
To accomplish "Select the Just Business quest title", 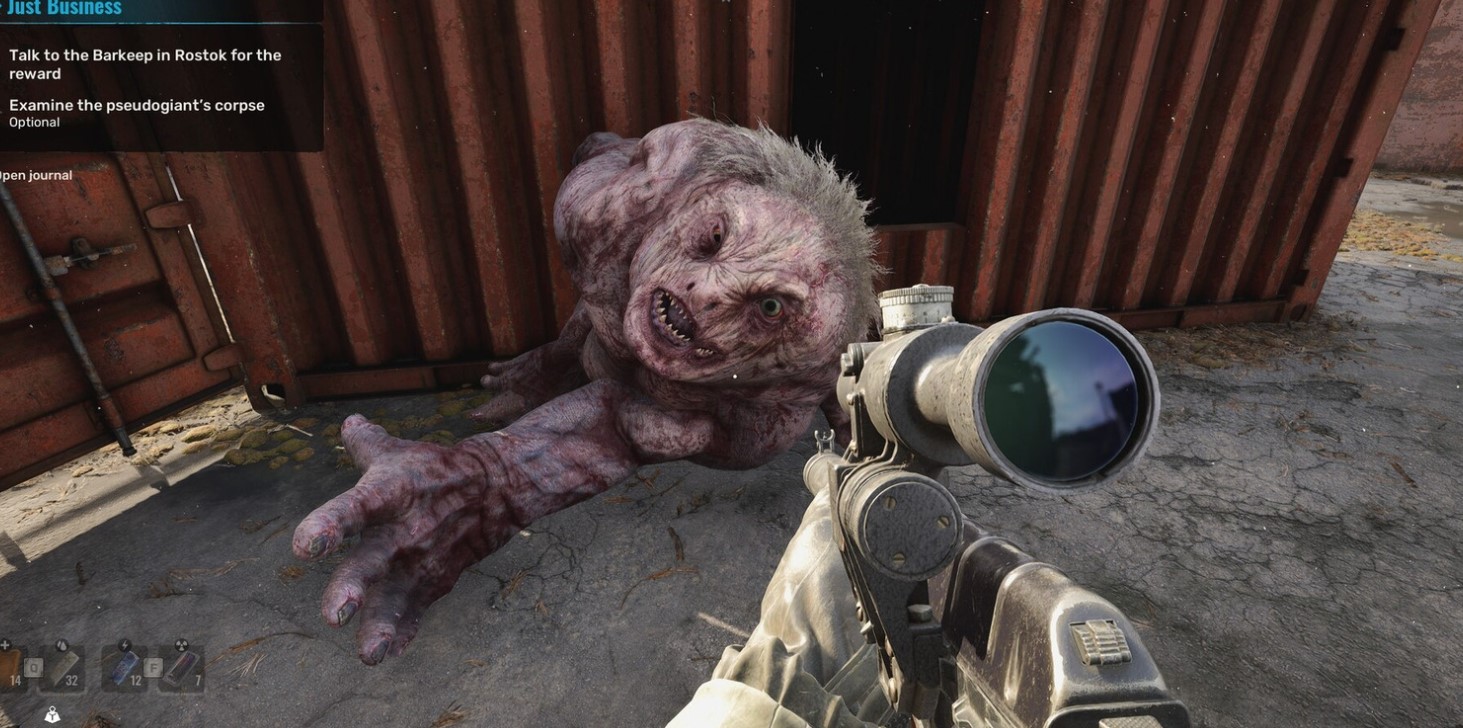I will coord(62,9).
